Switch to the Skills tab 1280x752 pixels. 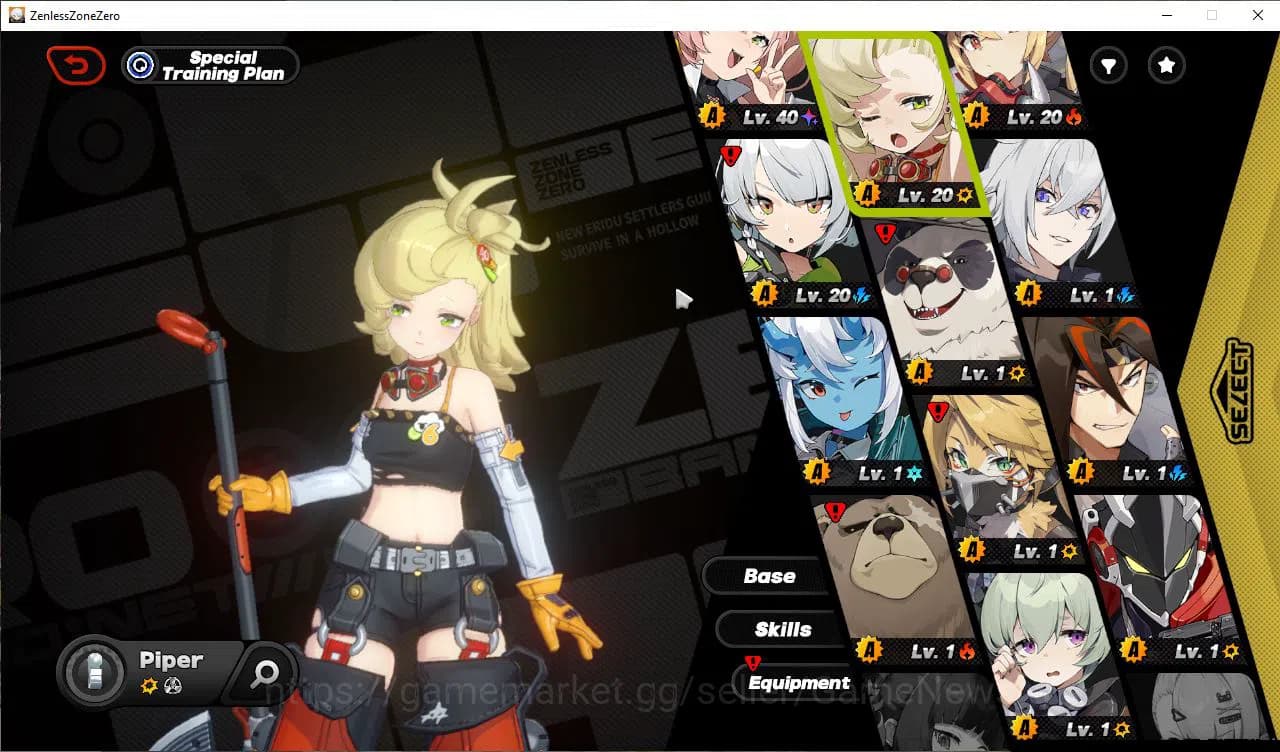[781, 629]
